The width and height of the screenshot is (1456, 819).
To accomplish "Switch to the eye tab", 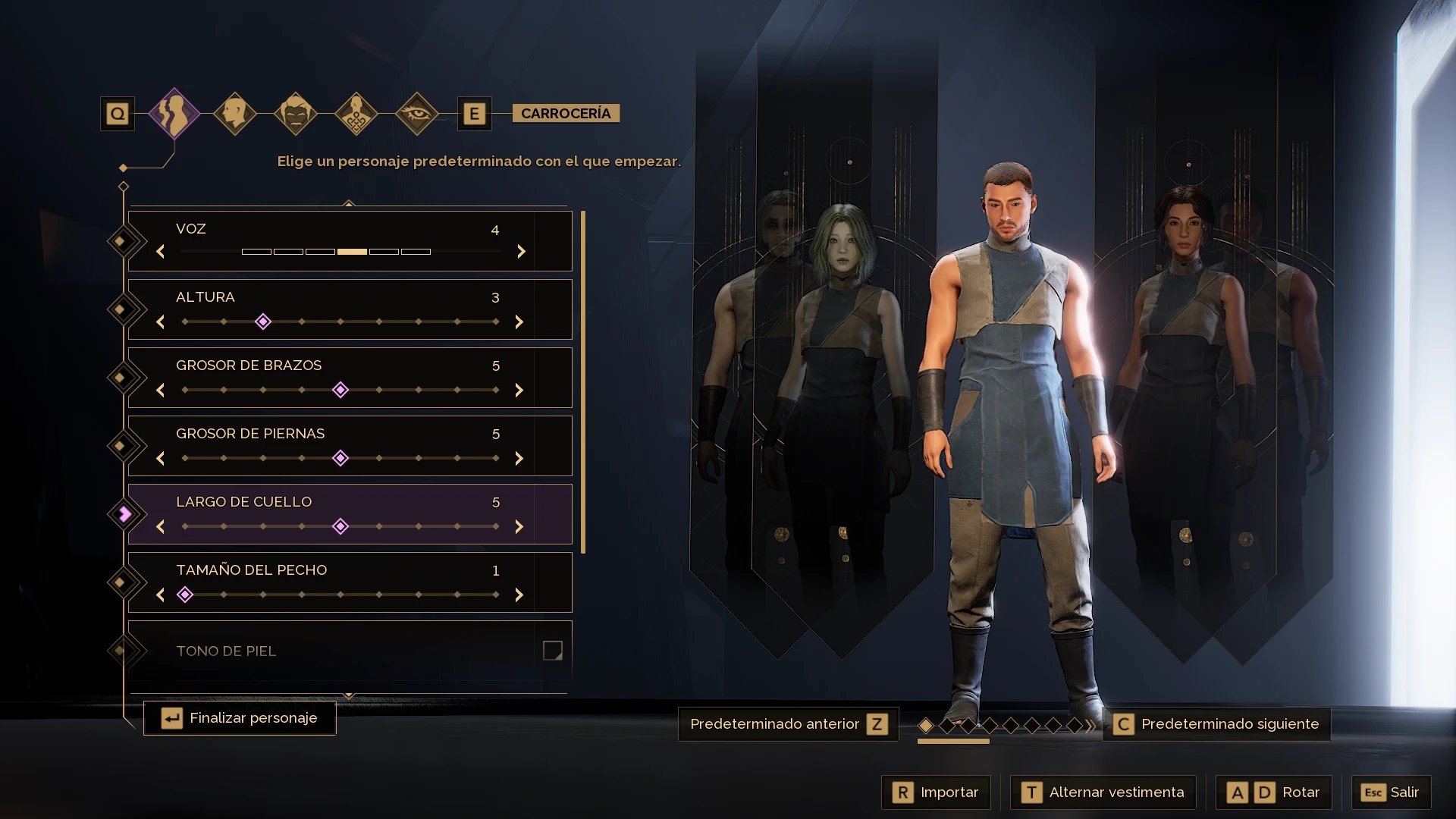I will tap(416, 114).
